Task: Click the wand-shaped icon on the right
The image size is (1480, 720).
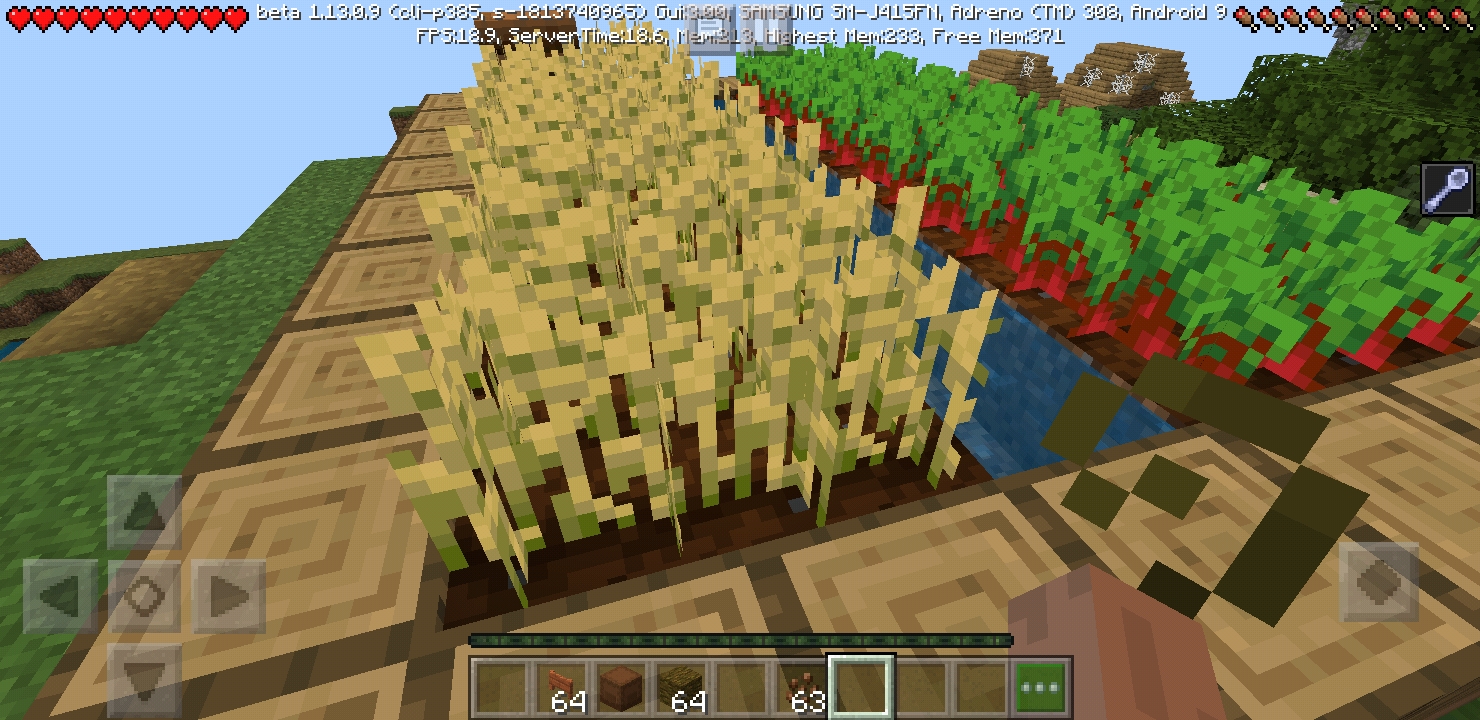Action: coord(1447,190)
